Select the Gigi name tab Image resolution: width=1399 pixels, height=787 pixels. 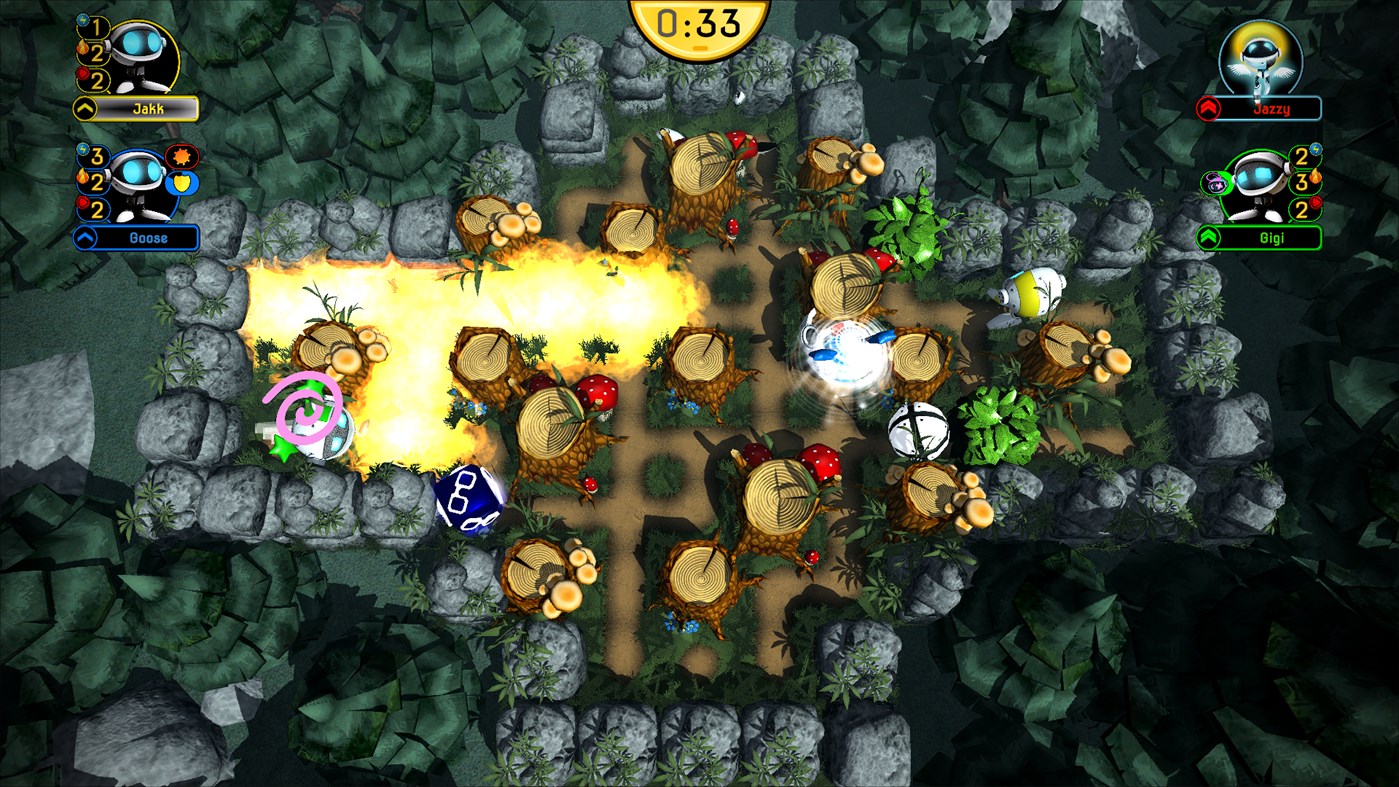1272,236
